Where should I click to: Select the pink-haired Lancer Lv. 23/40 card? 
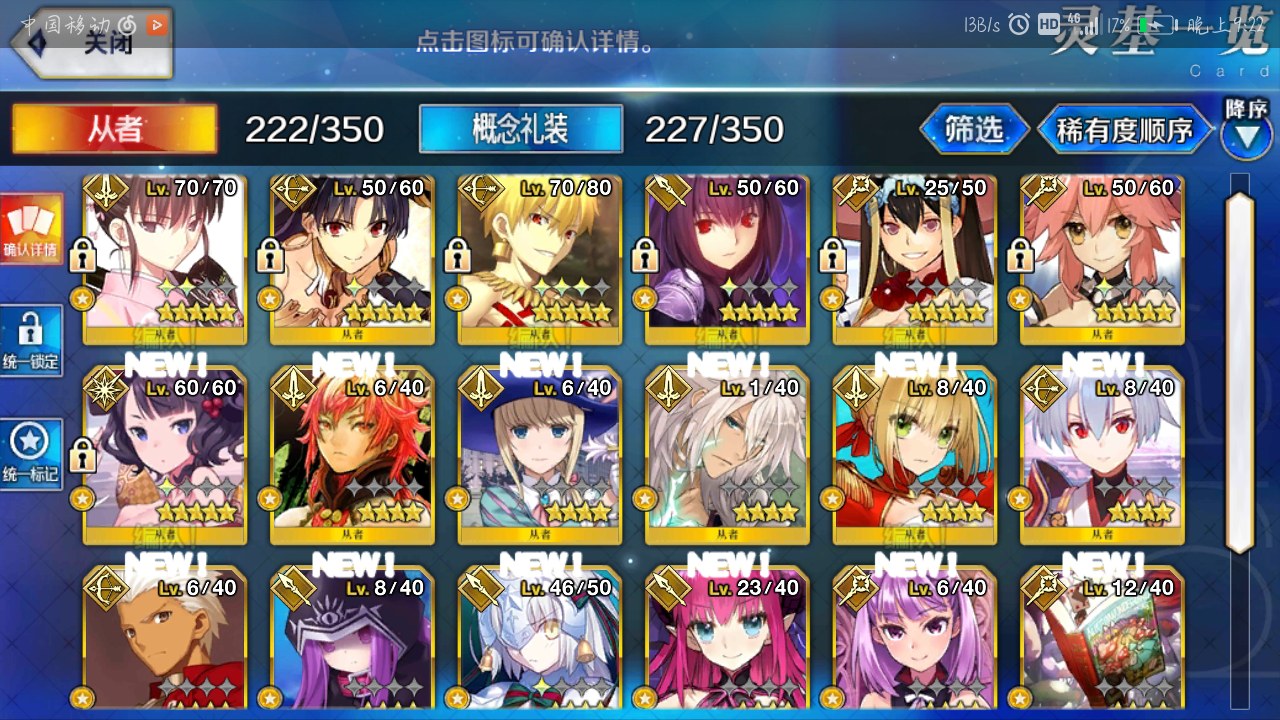(727, 640)
